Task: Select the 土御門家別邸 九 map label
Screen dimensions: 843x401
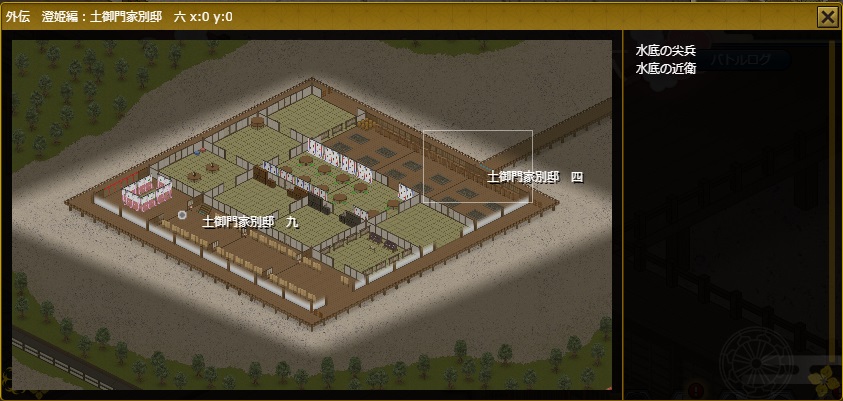Action: (250, 221)
